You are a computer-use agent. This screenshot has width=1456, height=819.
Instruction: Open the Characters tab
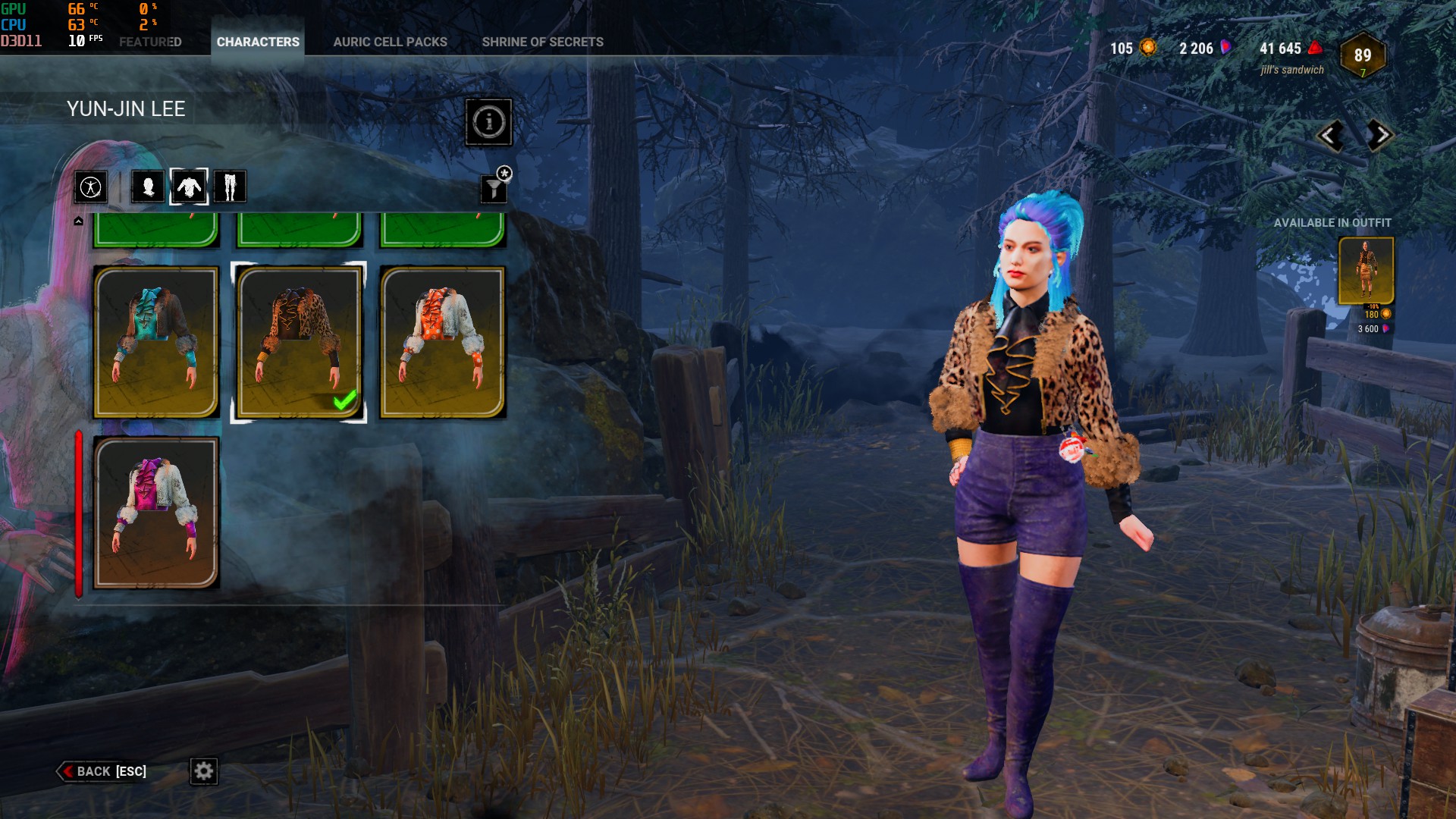coord(258,42)
